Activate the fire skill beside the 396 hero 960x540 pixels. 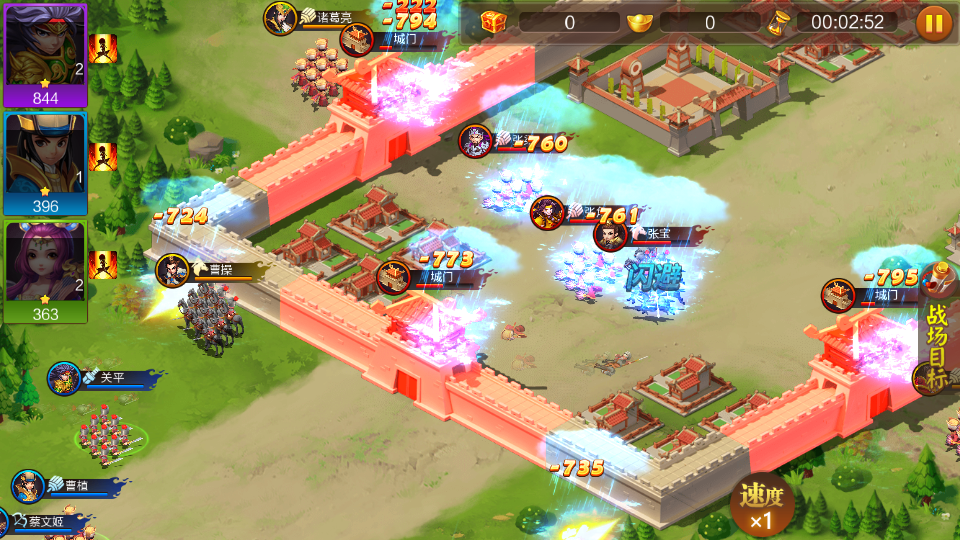coord(103,157)
